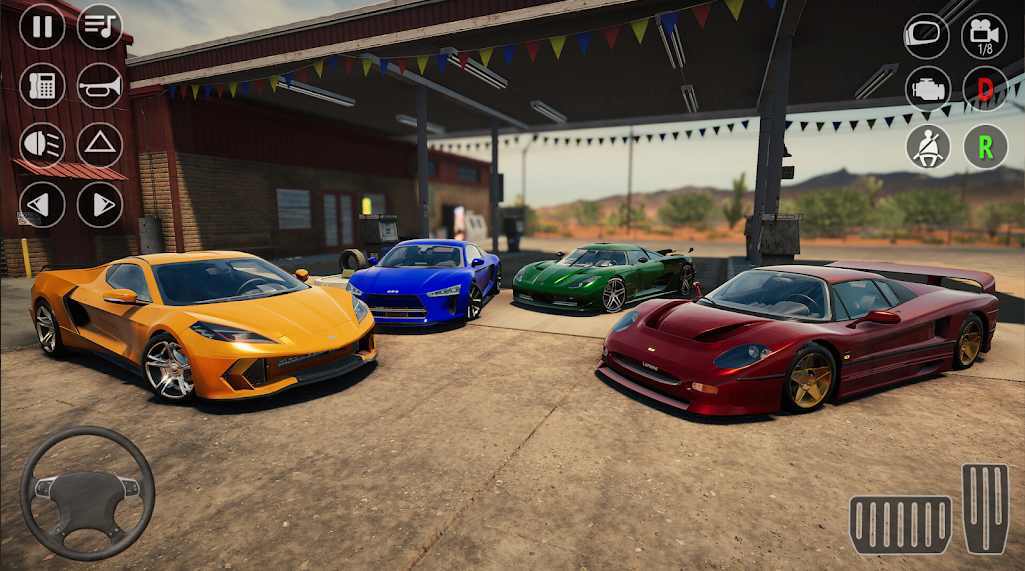Toggle the side mirror view
Screen dimensions: 1025x571
click(x=927, y=36)
